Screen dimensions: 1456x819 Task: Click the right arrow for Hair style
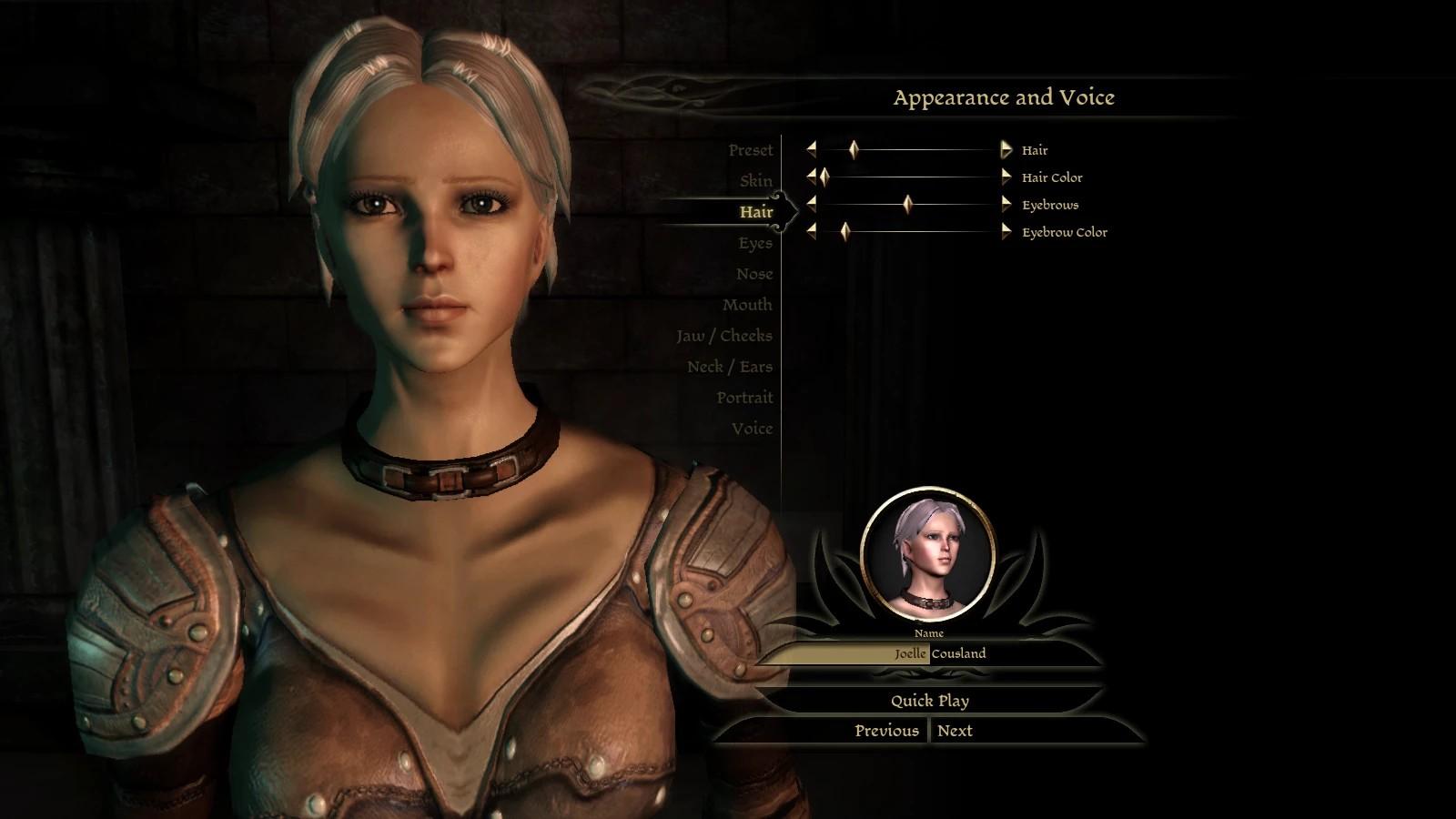point(1006,150)
